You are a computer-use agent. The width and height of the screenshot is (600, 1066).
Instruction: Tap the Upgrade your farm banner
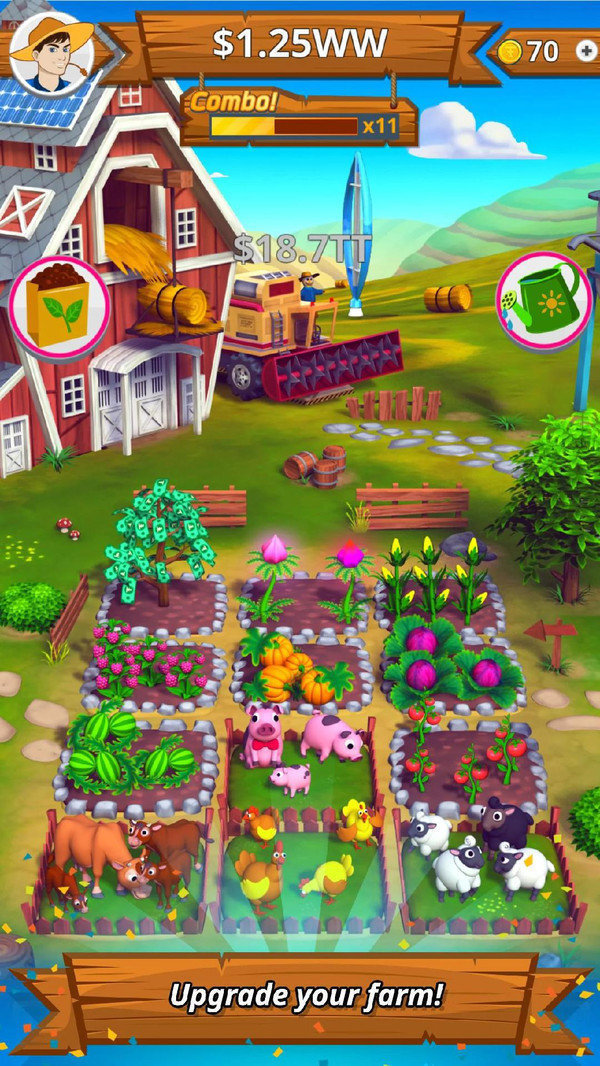[305, 995]
